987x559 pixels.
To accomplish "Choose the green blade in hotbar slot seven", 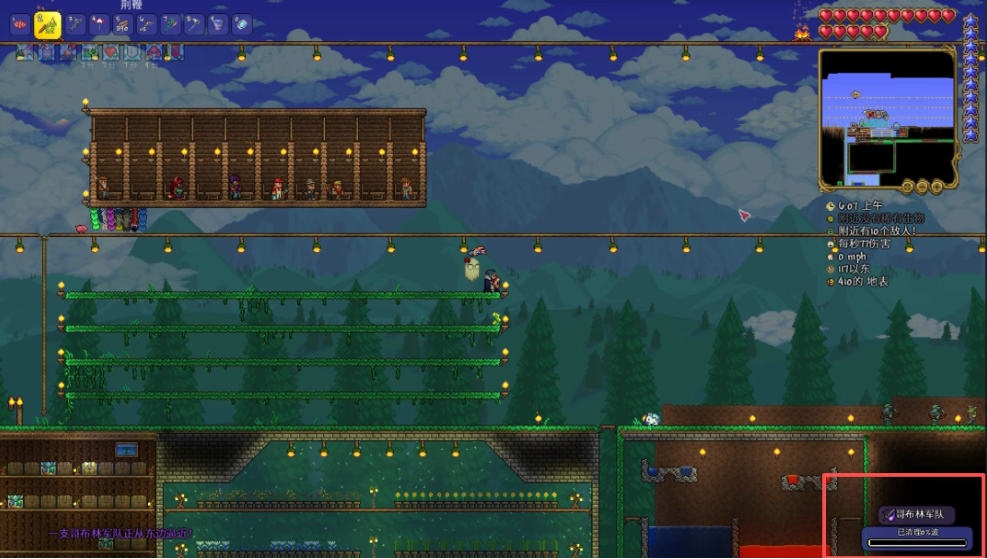I will click(x=170, y=24).
